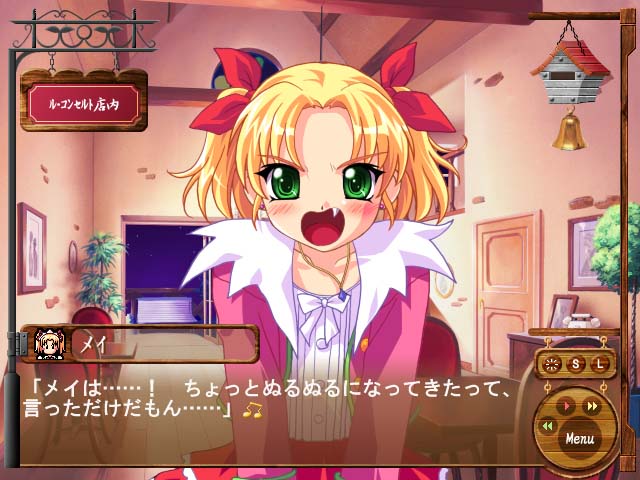The width and height of the screenshot is (640, 480).
Task: Select the green rewind backlog button
Action: click(x=547, y=425)
